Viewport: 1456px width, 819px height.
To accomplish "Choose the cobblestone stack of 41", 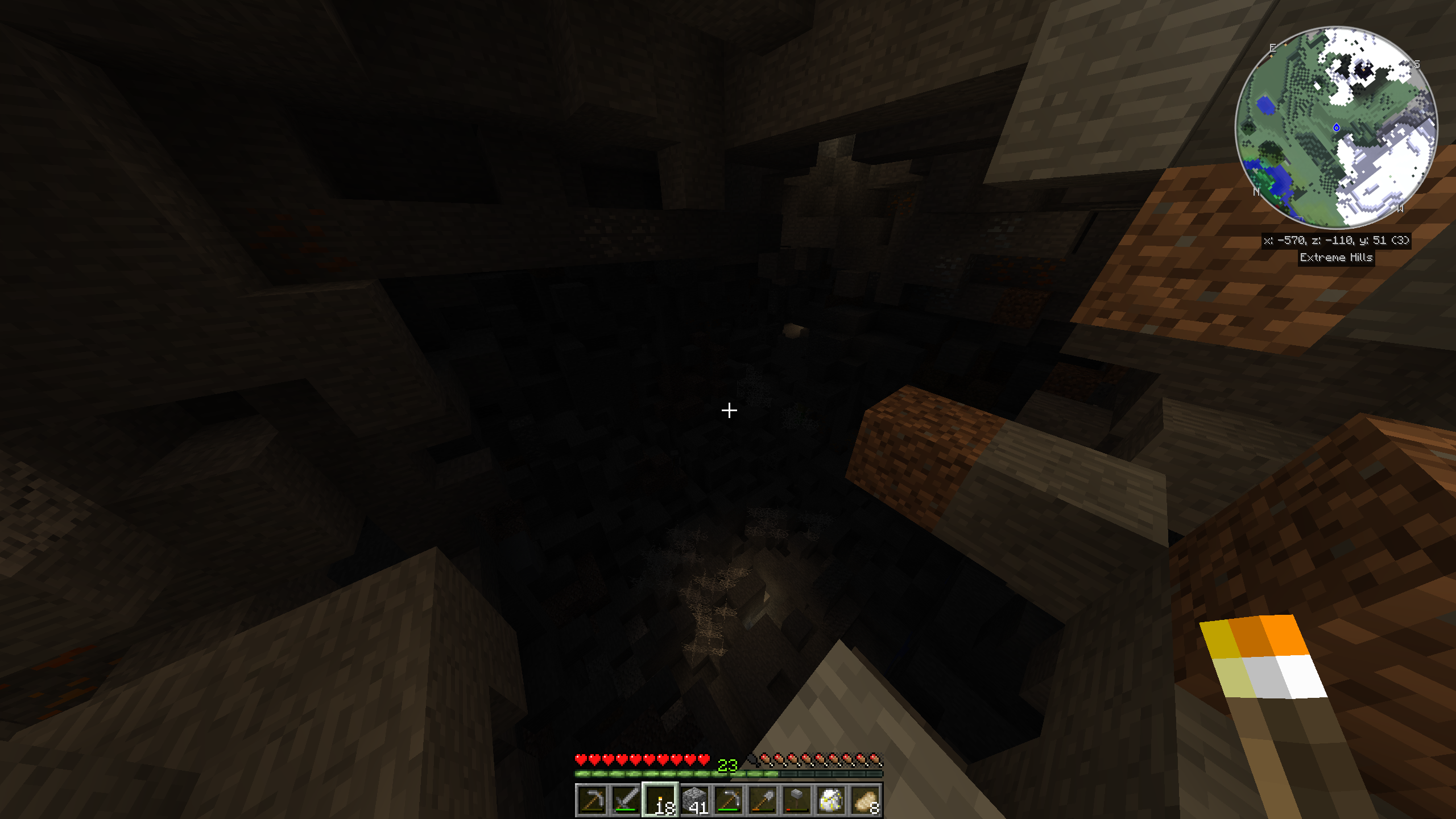I will click(x=694, y=800).
